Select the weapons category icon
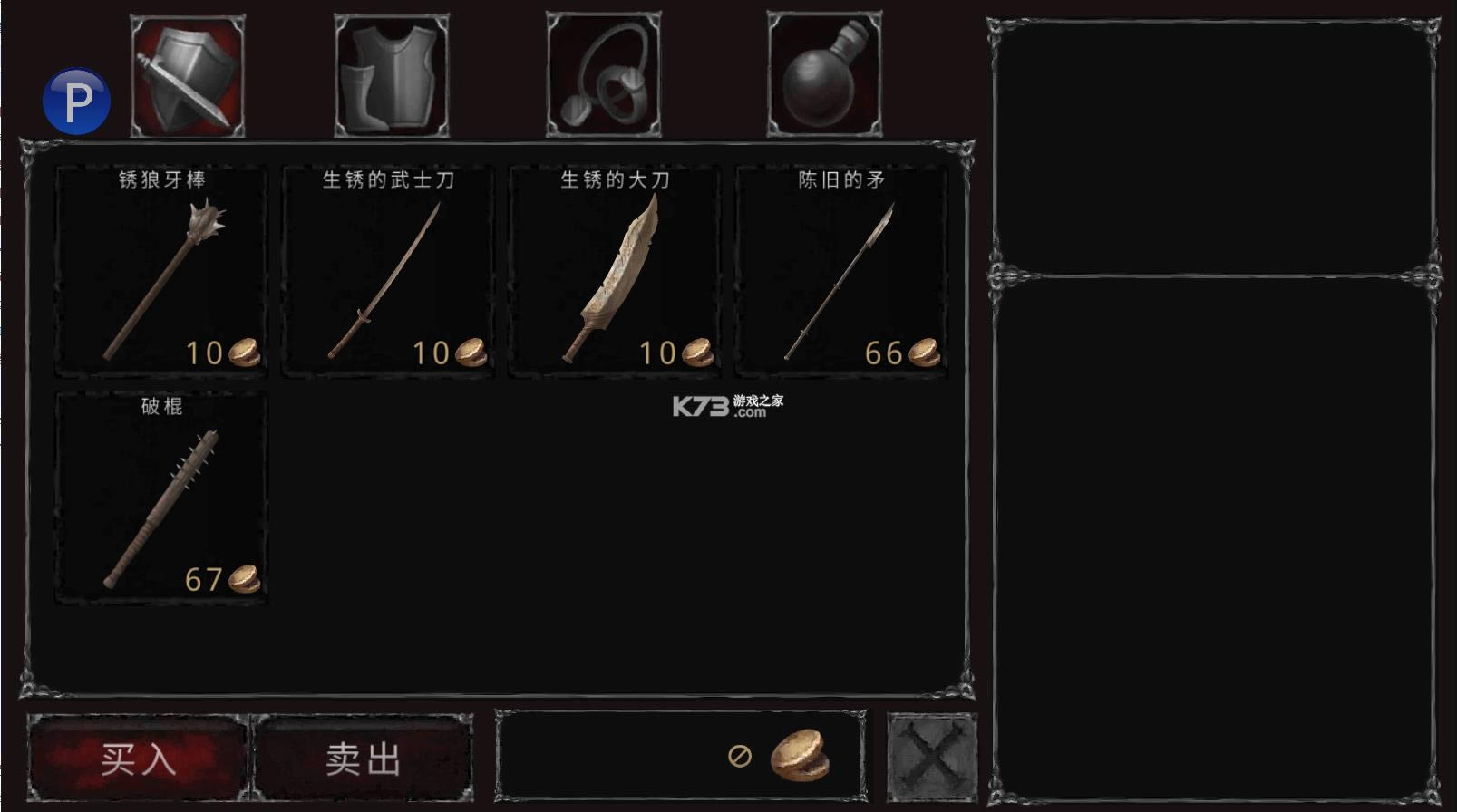Image resolution: width=1457 pixels, height=812 pixels. pos(186,74)
